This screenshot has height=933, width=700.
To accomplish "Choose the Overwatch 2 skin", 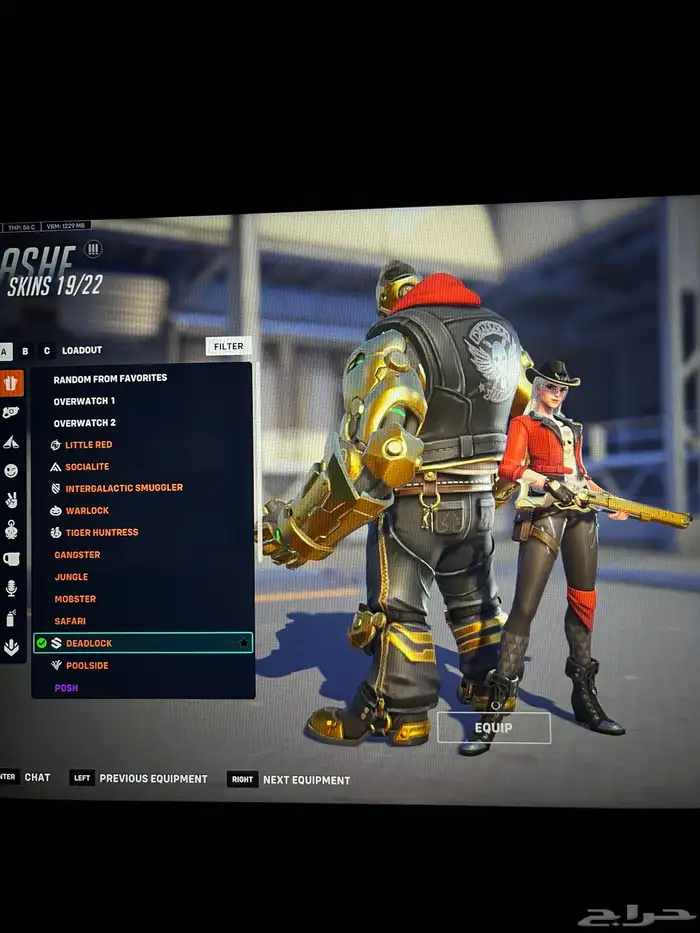I will pos(84,422).
